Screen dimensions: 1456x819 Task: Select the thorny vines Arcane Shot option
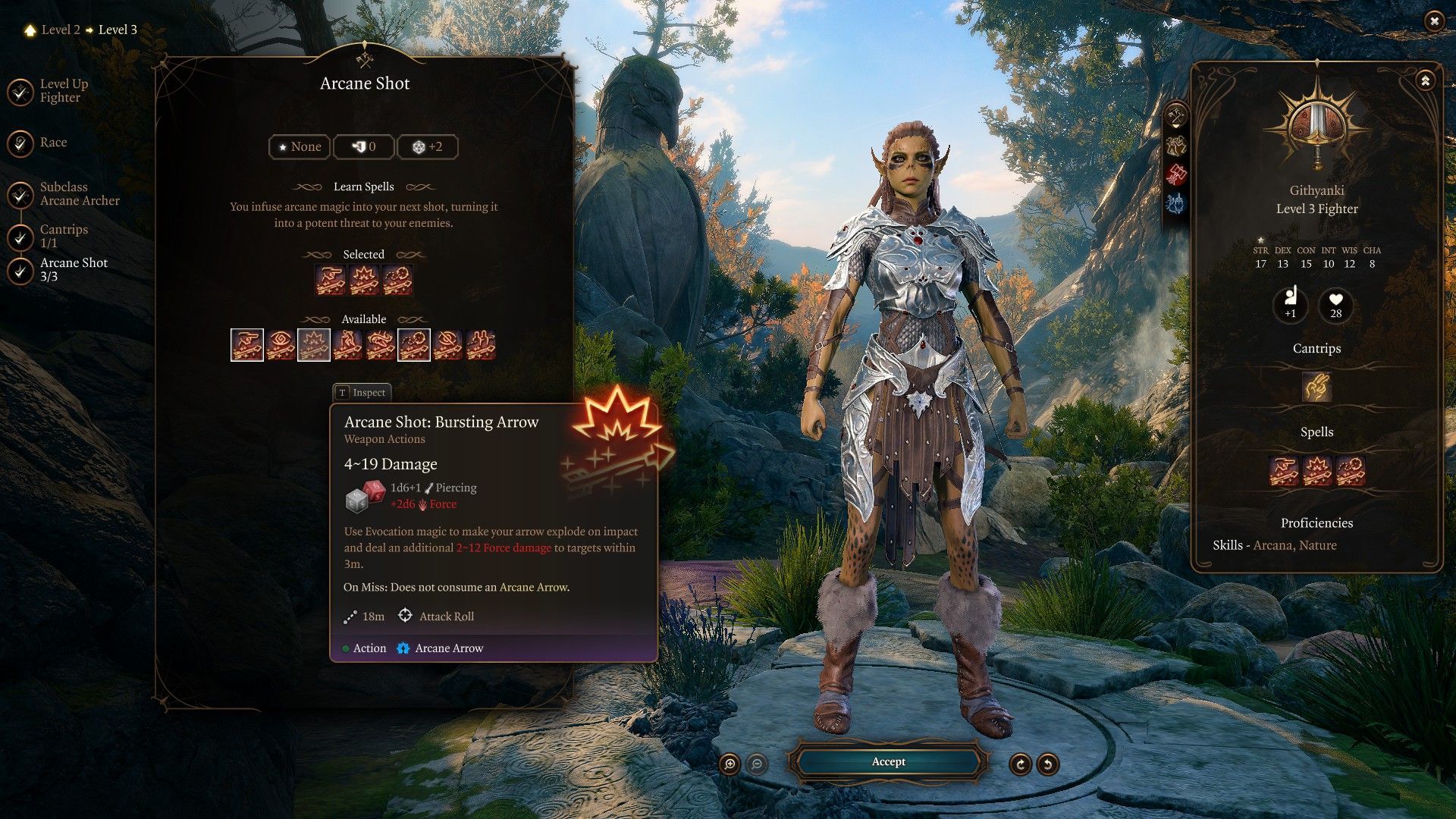381,345
